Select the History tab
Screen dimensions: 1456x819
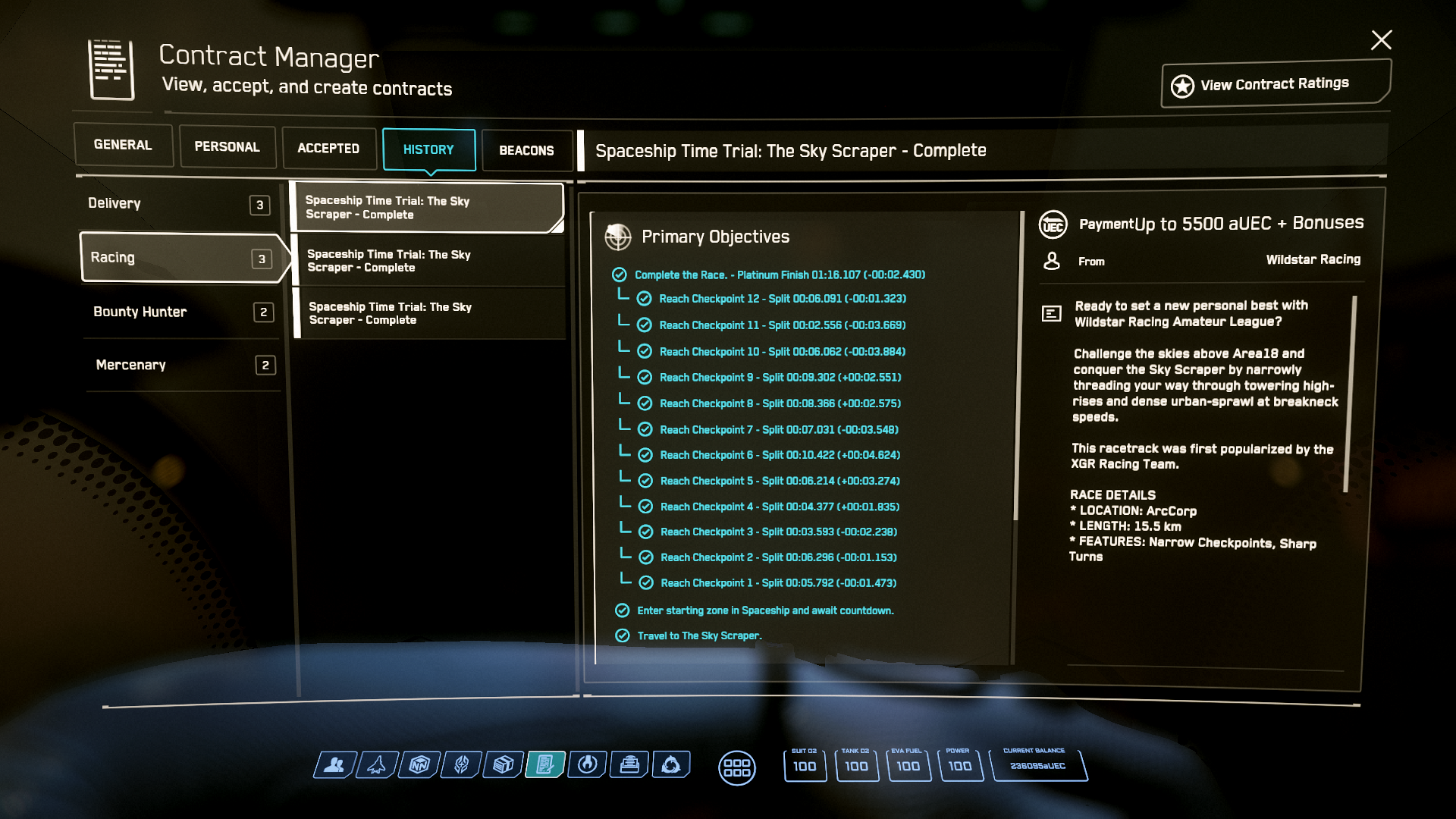(x=428, y=150)
